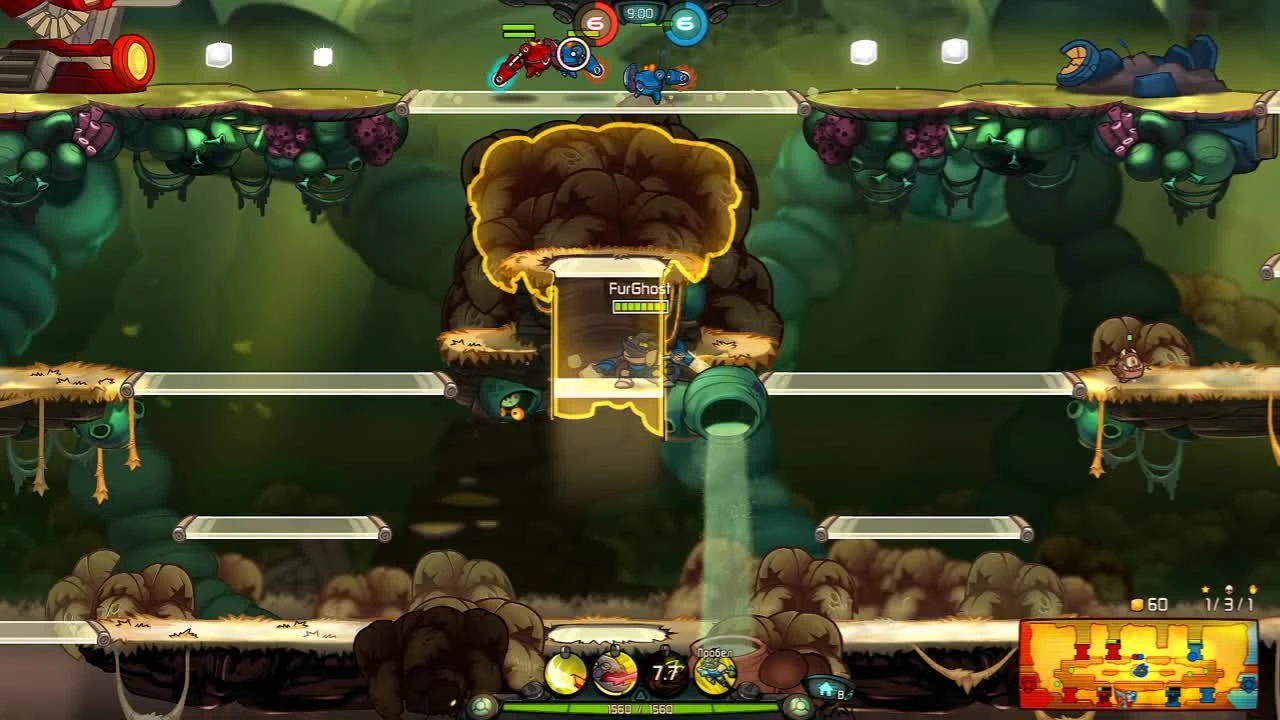Click the home teleport icon labeled B
Image resolution: width=1280 pixels, height=720 pixels.
(x=825, y=688)
